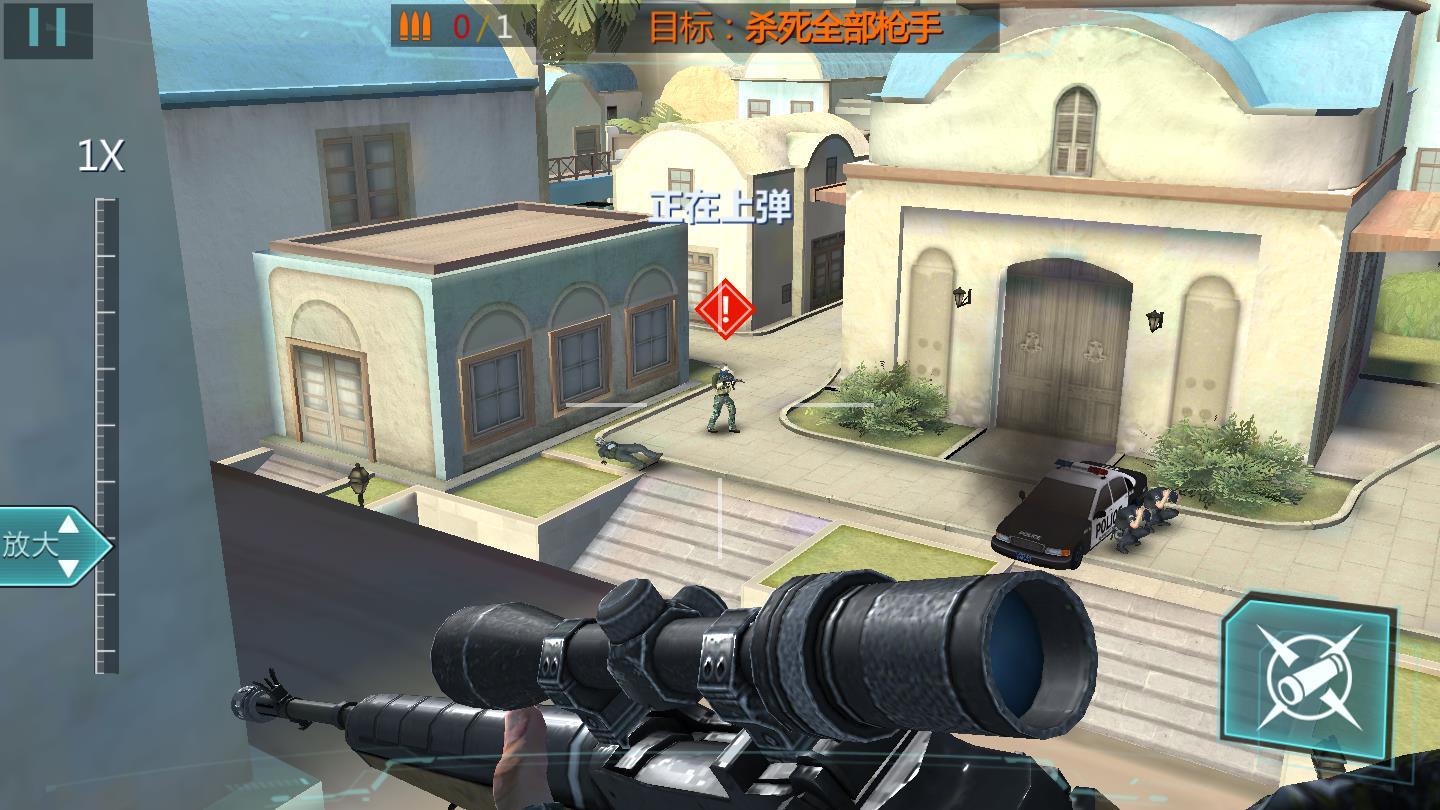Viewport: 1440px width, 810px height.
Task: Click the scope adjustment turret knob
Action: click(623, 600)
